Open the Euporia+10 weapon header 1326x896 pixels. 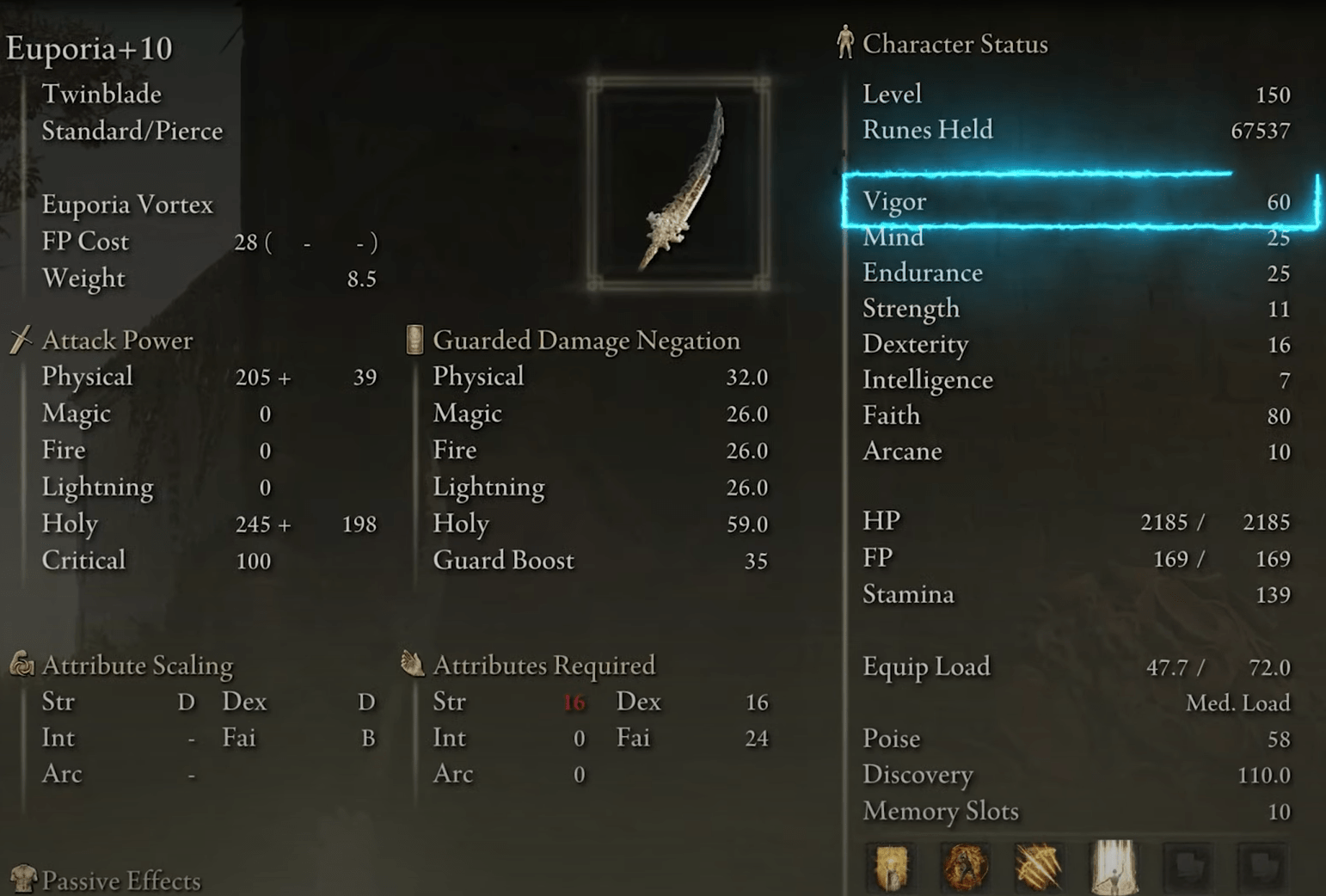point(89,49)
